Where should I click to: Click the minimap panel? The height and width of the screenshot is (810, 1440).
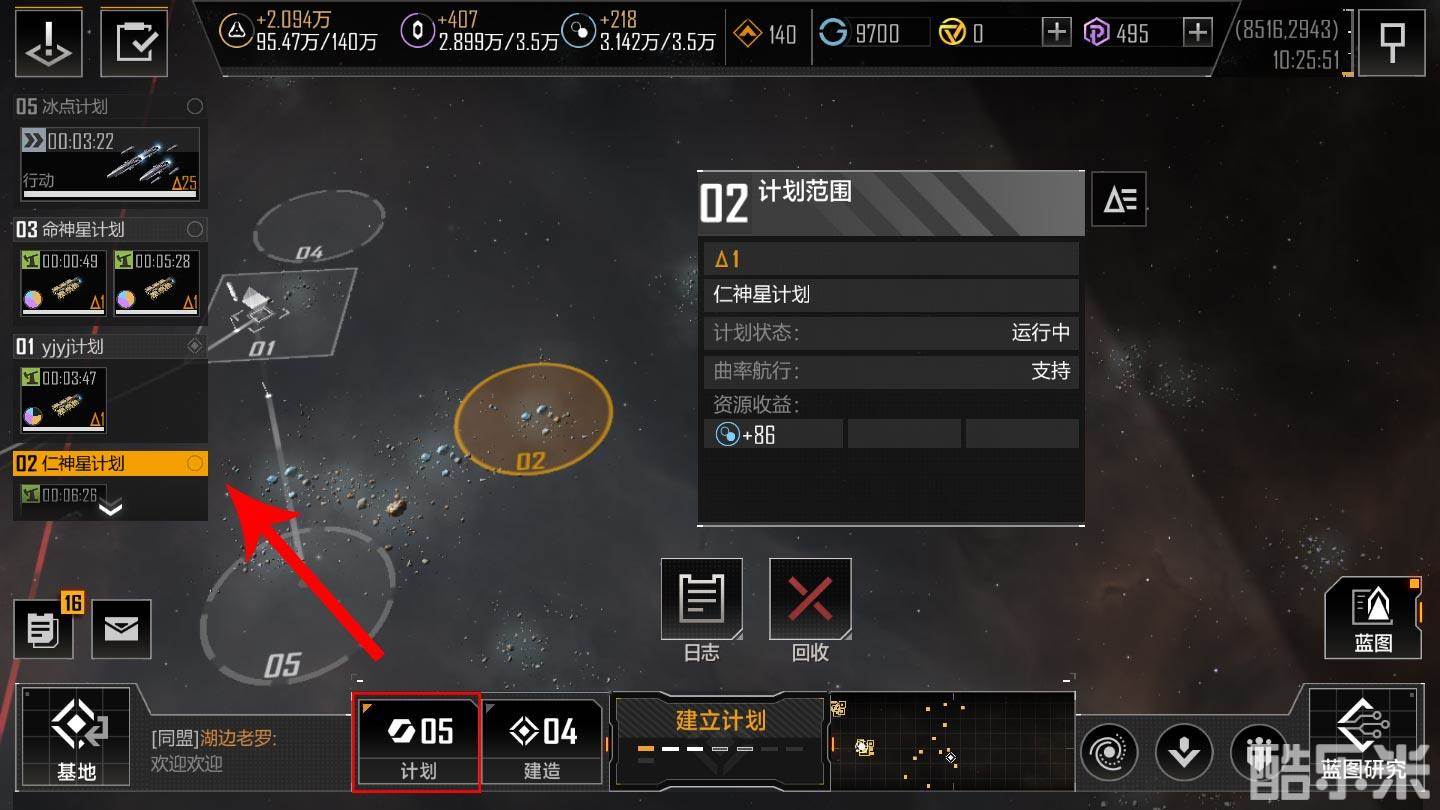pos(951,741)
